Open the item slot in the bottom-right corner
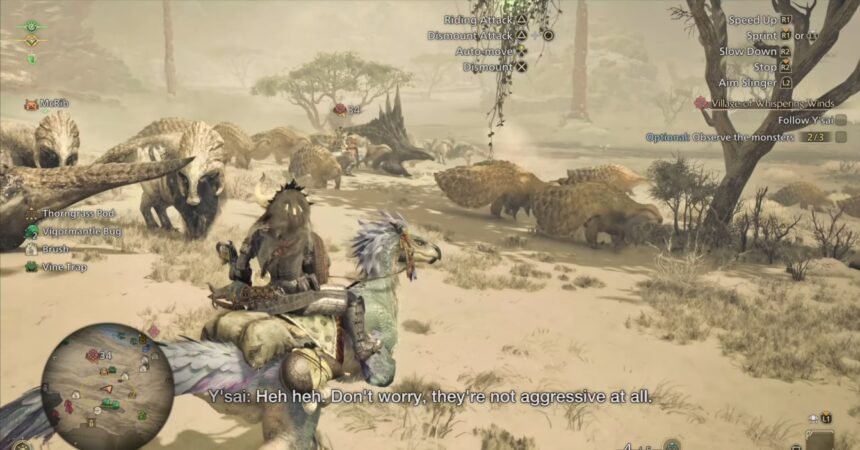Screen dimensions: 860x450 [x=820, y=439]
